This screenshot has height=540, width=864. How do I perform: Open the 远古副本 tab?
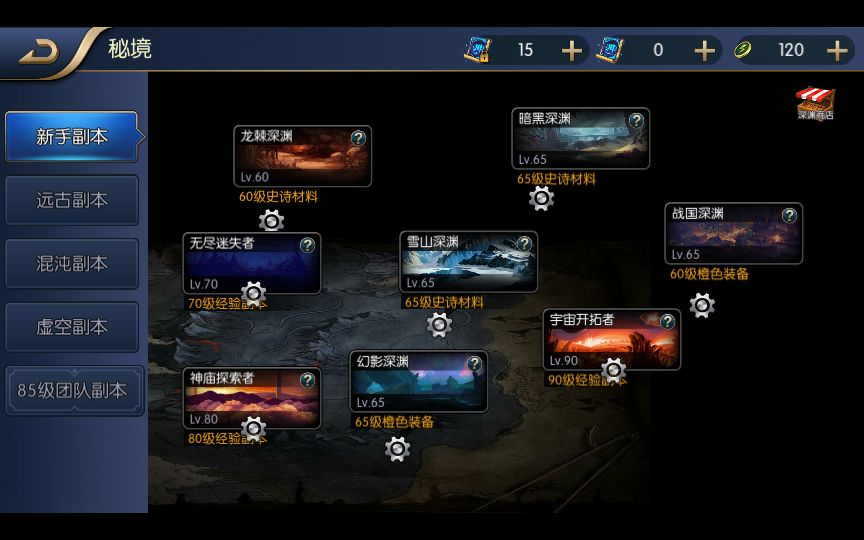point(72,200)
